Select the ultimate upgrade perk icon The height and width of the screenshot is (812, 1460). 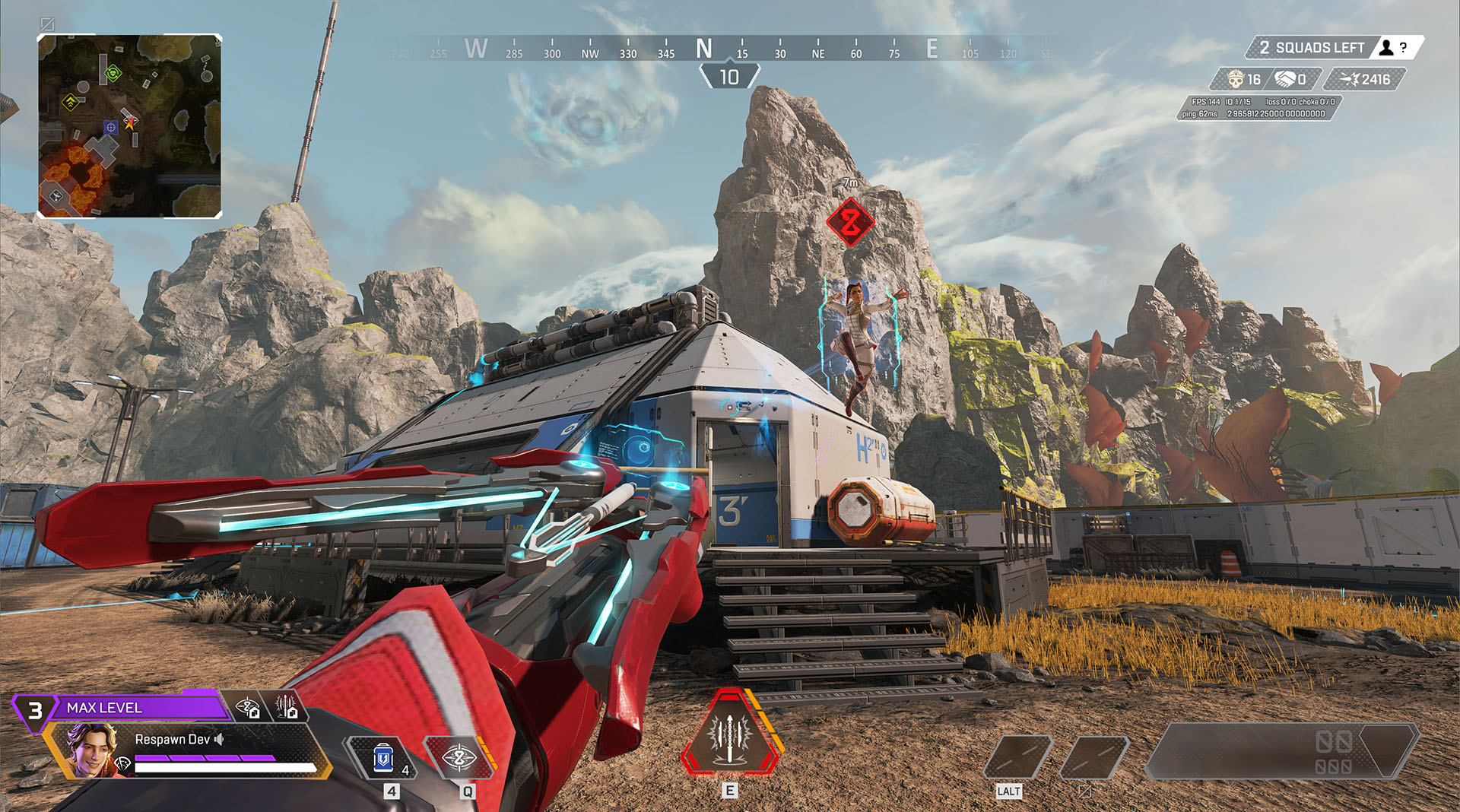(286, 708)
